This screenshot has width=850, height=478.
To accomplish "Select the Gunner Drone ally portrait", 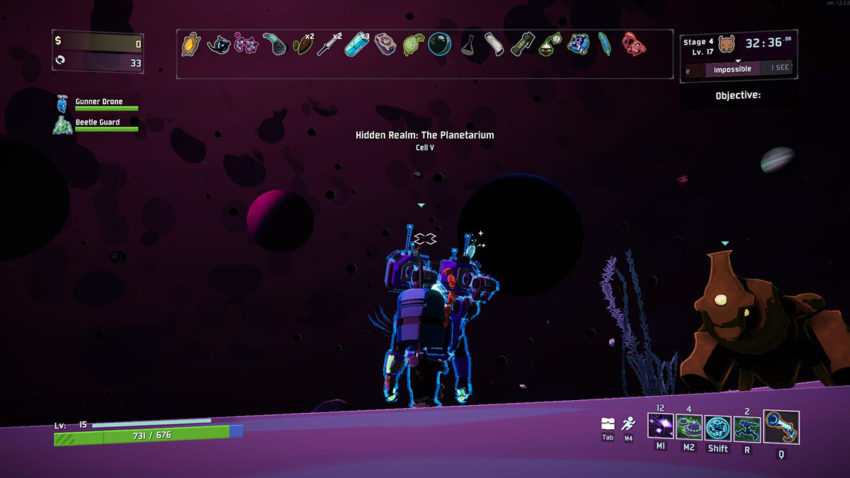I will [63, 104].
